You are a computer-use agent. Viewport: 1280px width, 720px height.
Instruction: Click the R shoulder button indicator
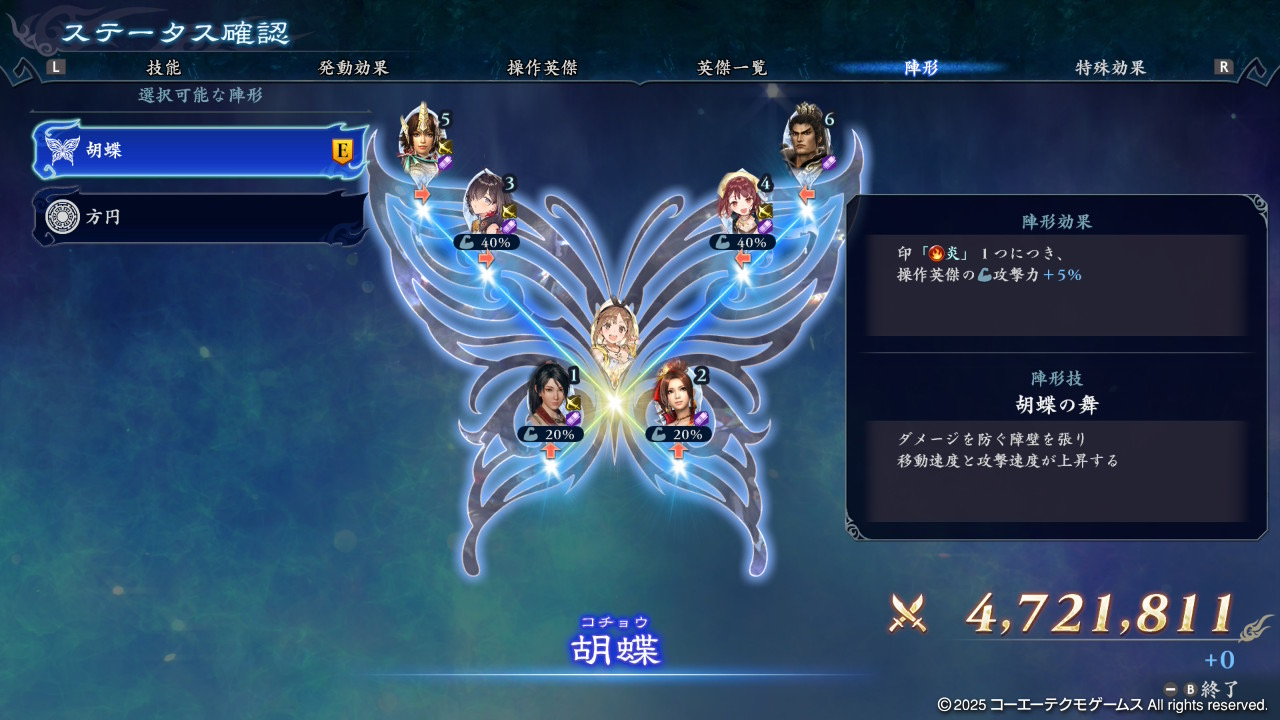coord(1226,65)
